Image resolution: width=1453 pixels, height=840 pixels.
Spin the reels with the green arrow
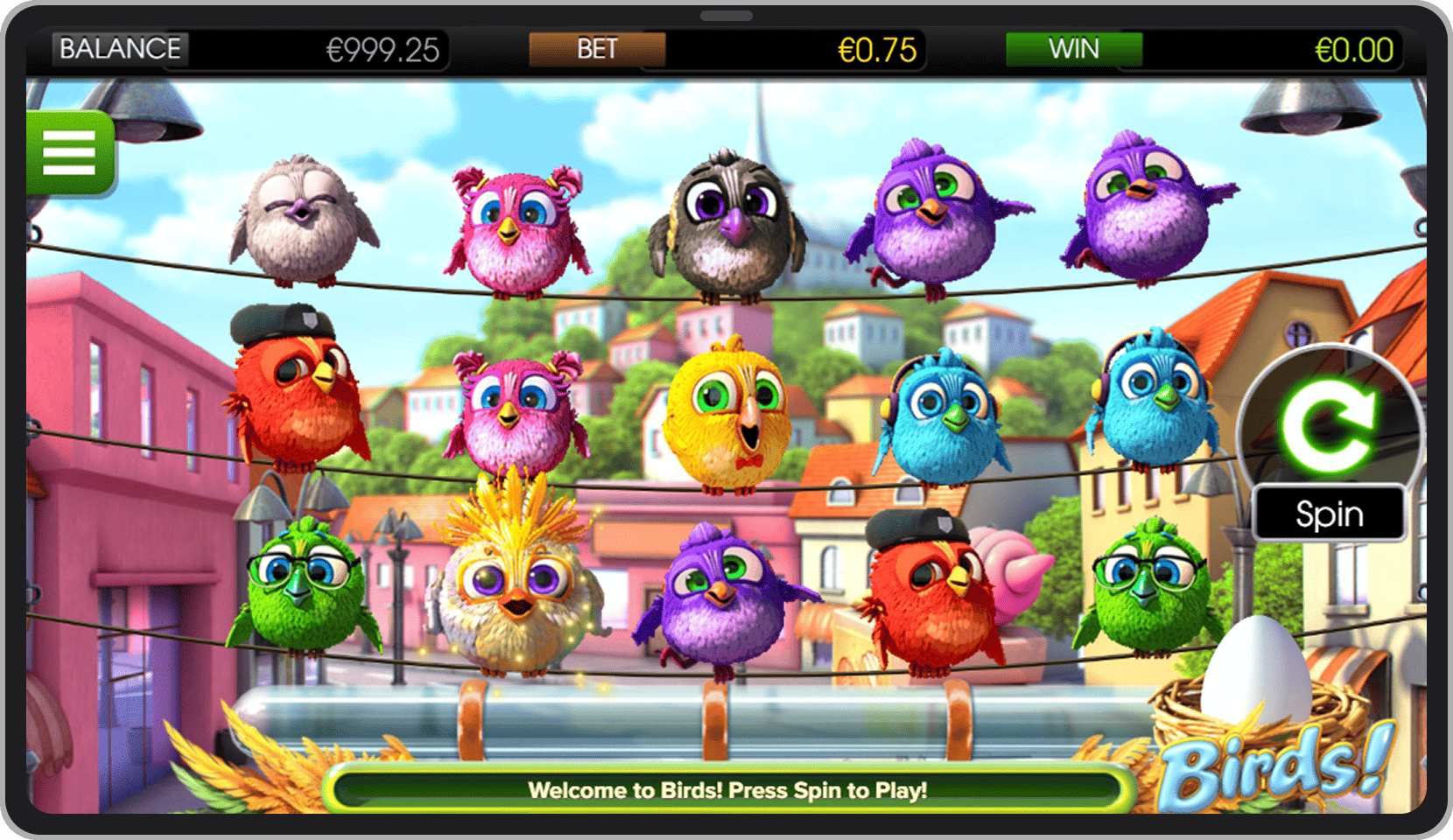point(1329,426)
